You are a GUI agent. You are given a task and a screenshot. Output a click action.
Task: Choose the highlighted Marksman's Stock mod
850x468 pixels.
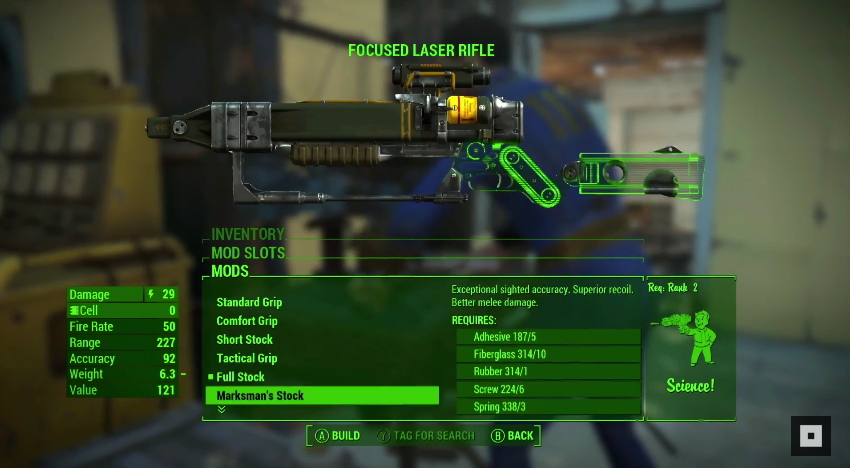321,396
